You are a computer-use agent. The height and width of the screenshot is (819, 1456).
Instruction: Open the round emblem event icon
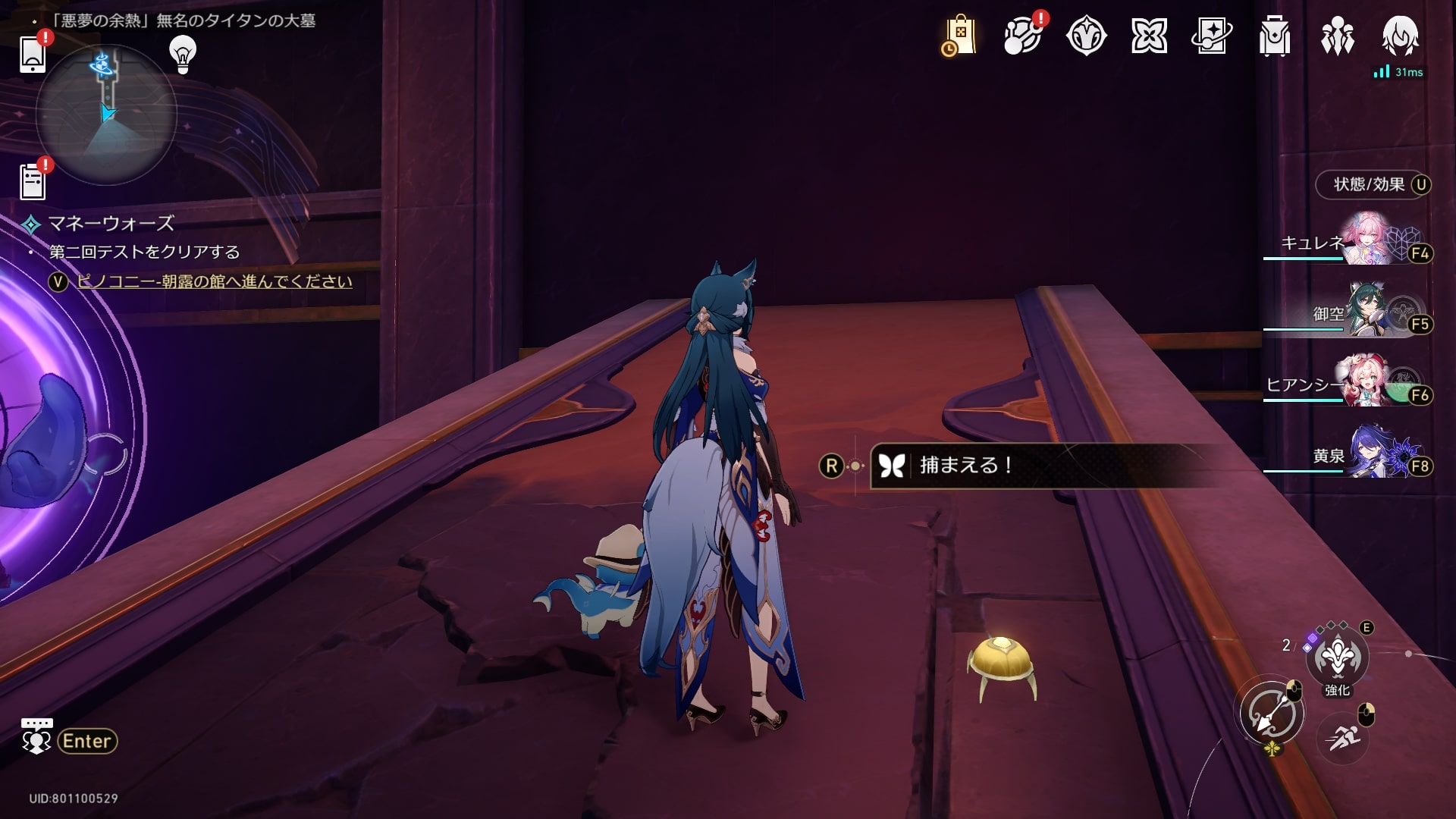(1086, 36)
